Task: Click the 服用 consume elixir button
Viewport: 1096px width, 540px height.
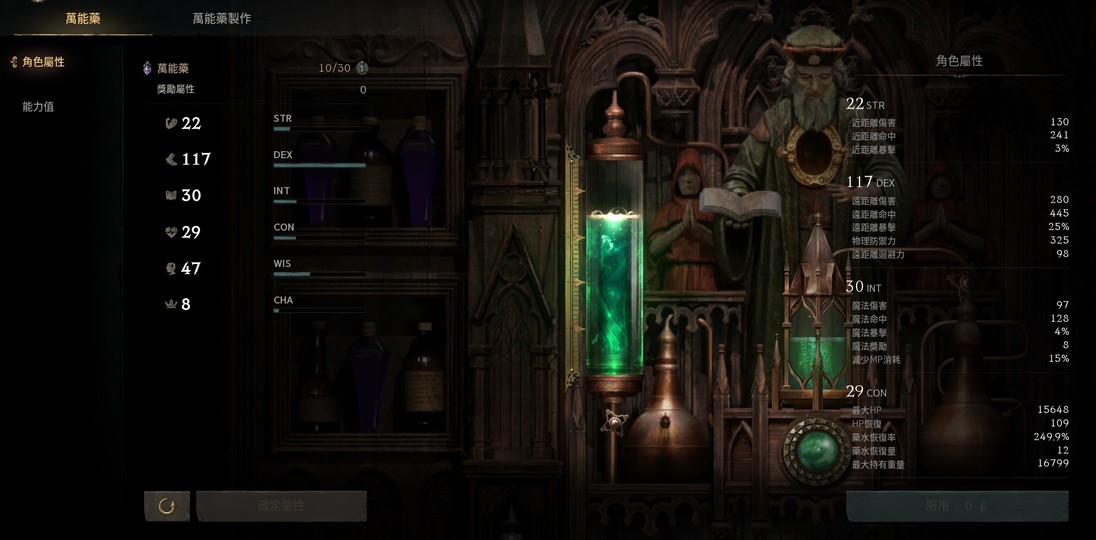Action: tap(956, 506)
